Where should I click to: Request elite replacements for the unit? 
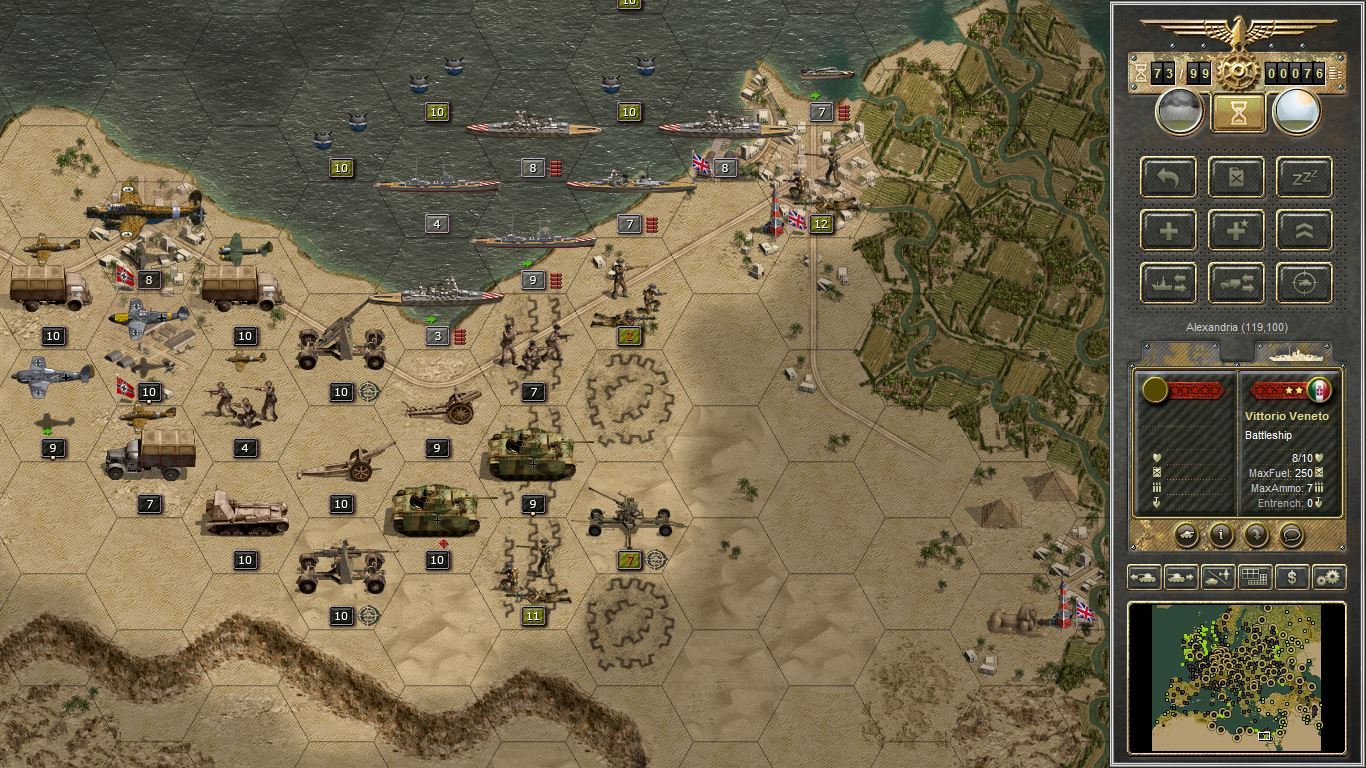pyautogui.click(x=1236, y=230)
